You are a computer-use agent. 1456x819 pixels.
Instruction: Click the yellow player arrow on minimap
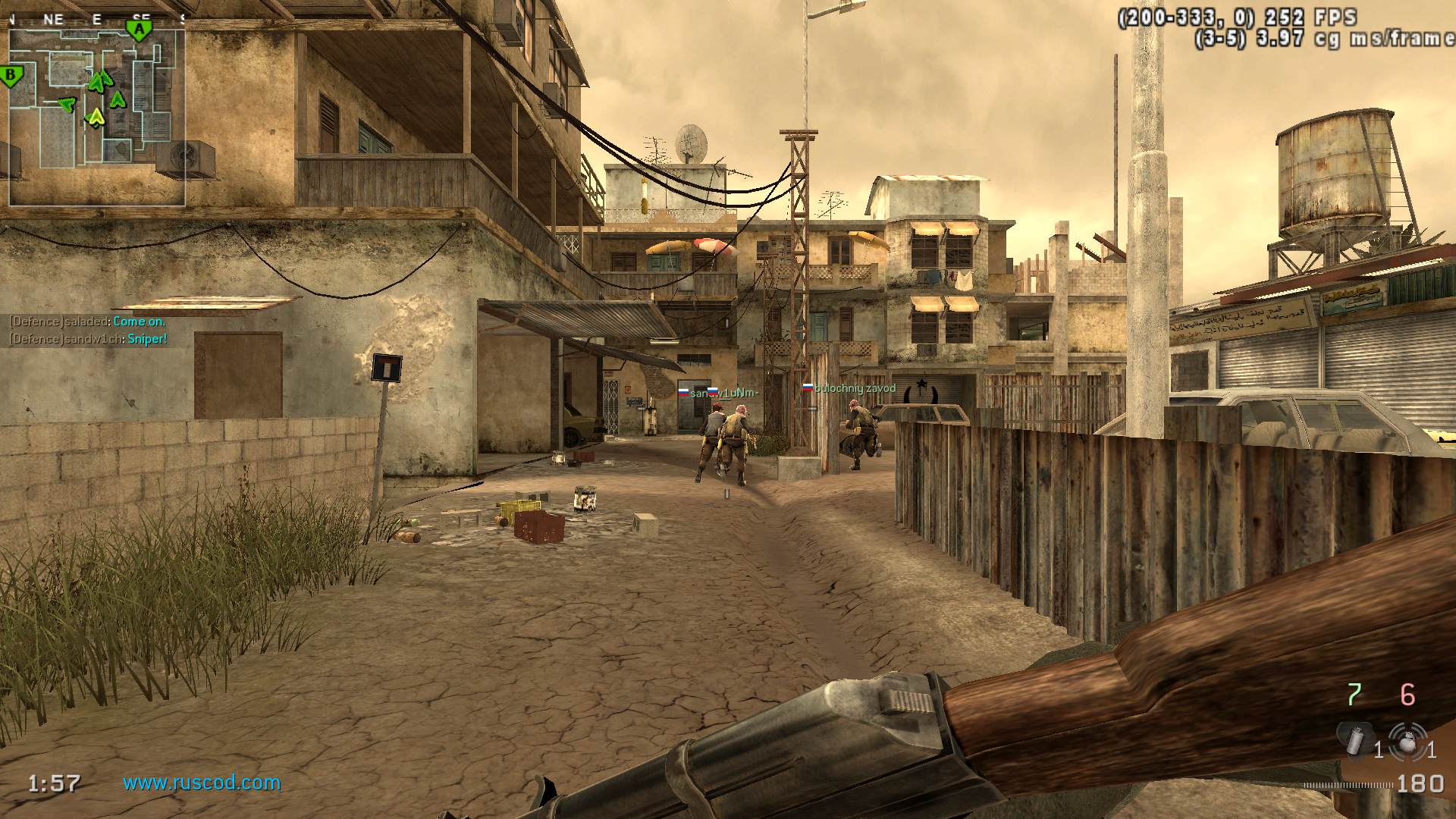click(x=96, y=117)
